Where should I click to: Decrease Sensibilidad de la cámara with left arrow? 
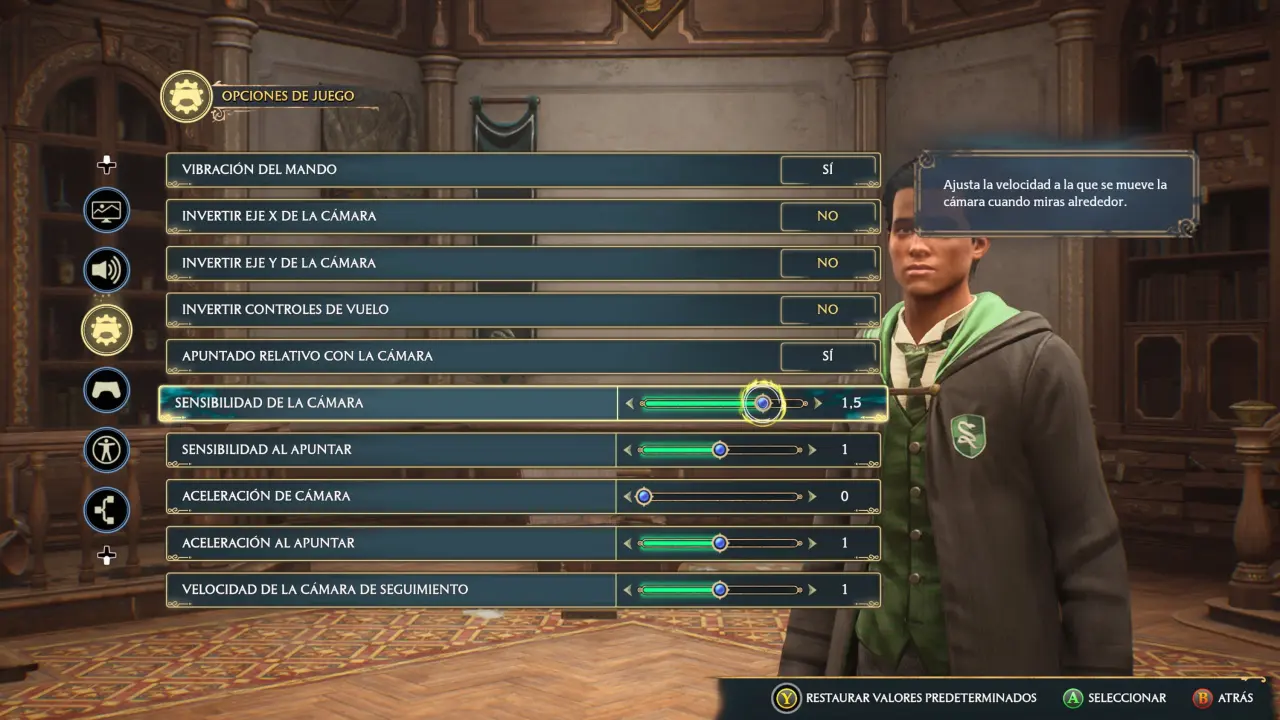coord(629,403)
